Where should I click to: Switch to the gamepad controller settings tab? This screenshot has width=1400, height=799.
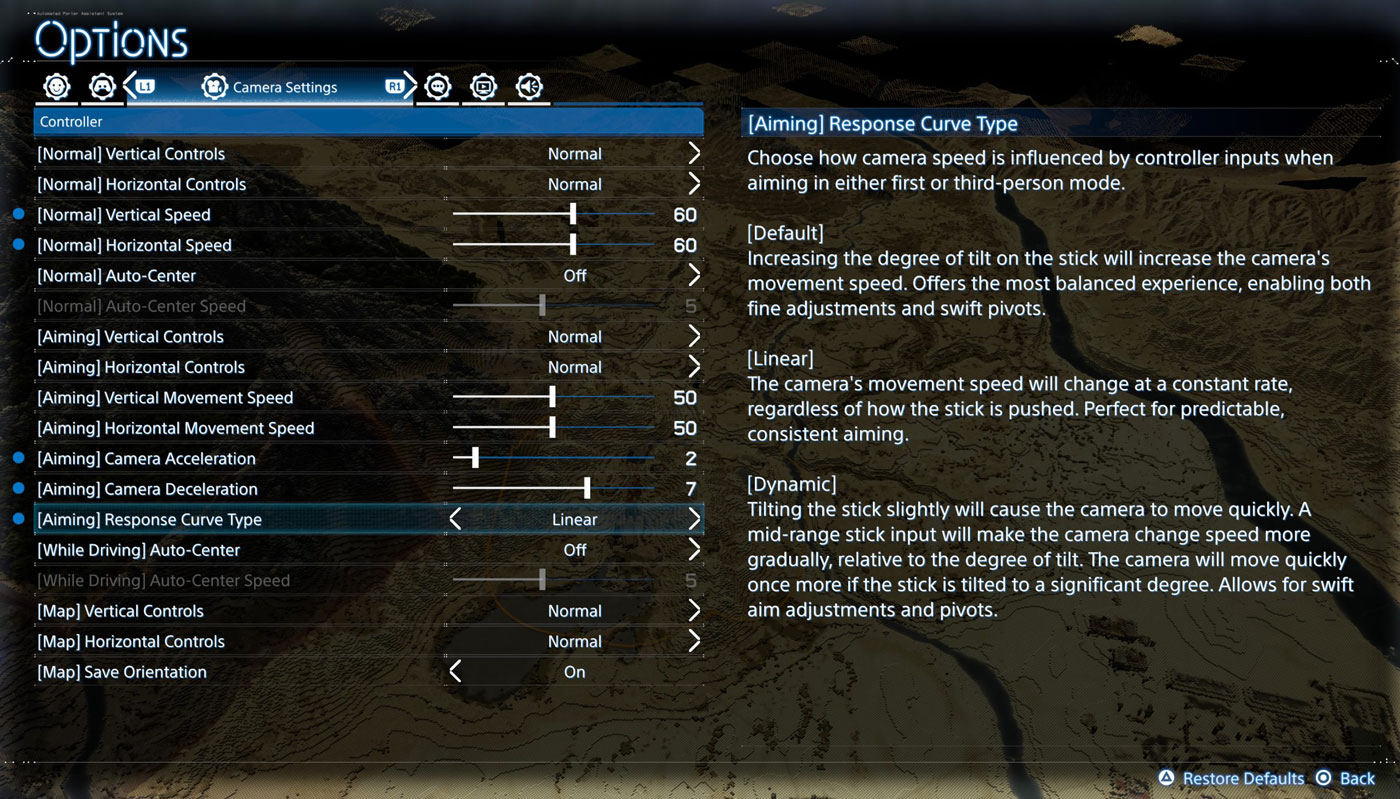pyautogui.click(x=102, y=87)
